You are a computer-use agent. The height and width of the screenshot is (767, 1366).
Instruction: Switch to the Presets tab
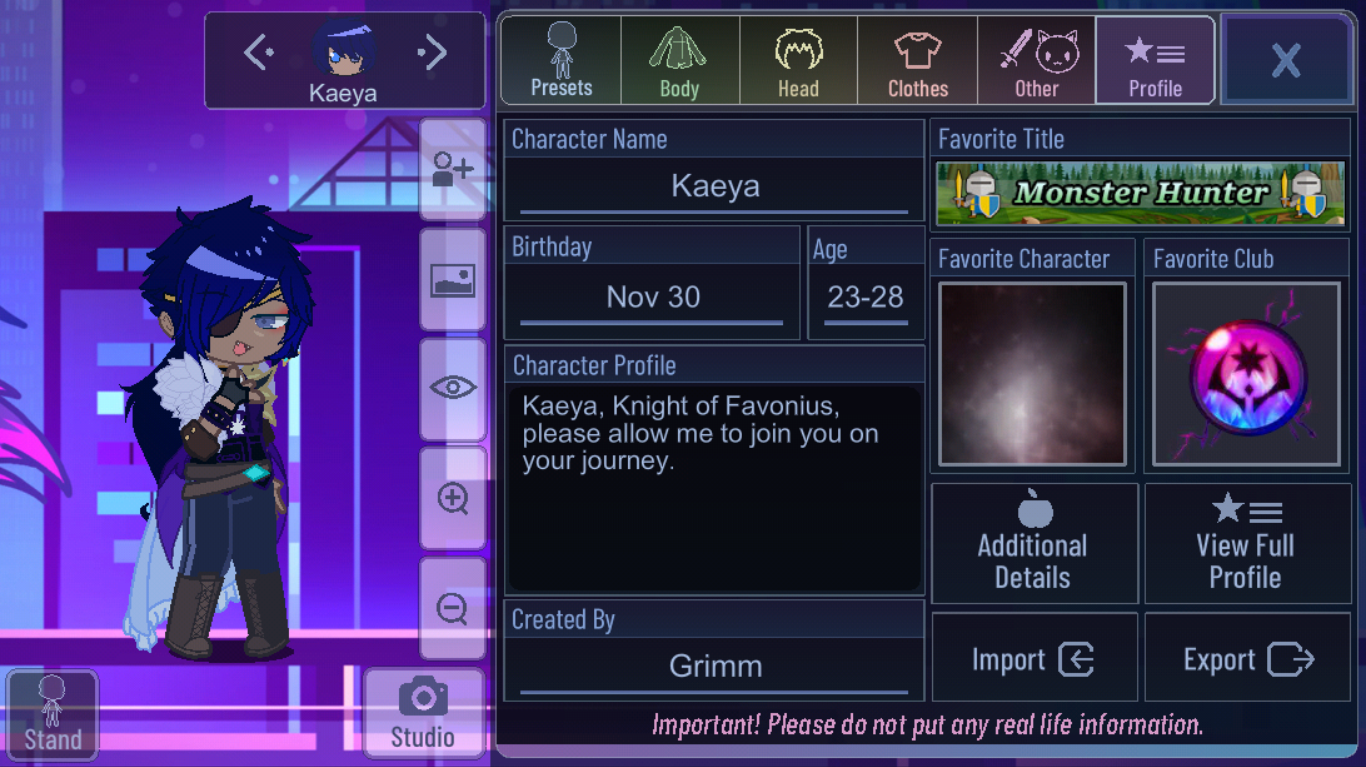[559, 60]
